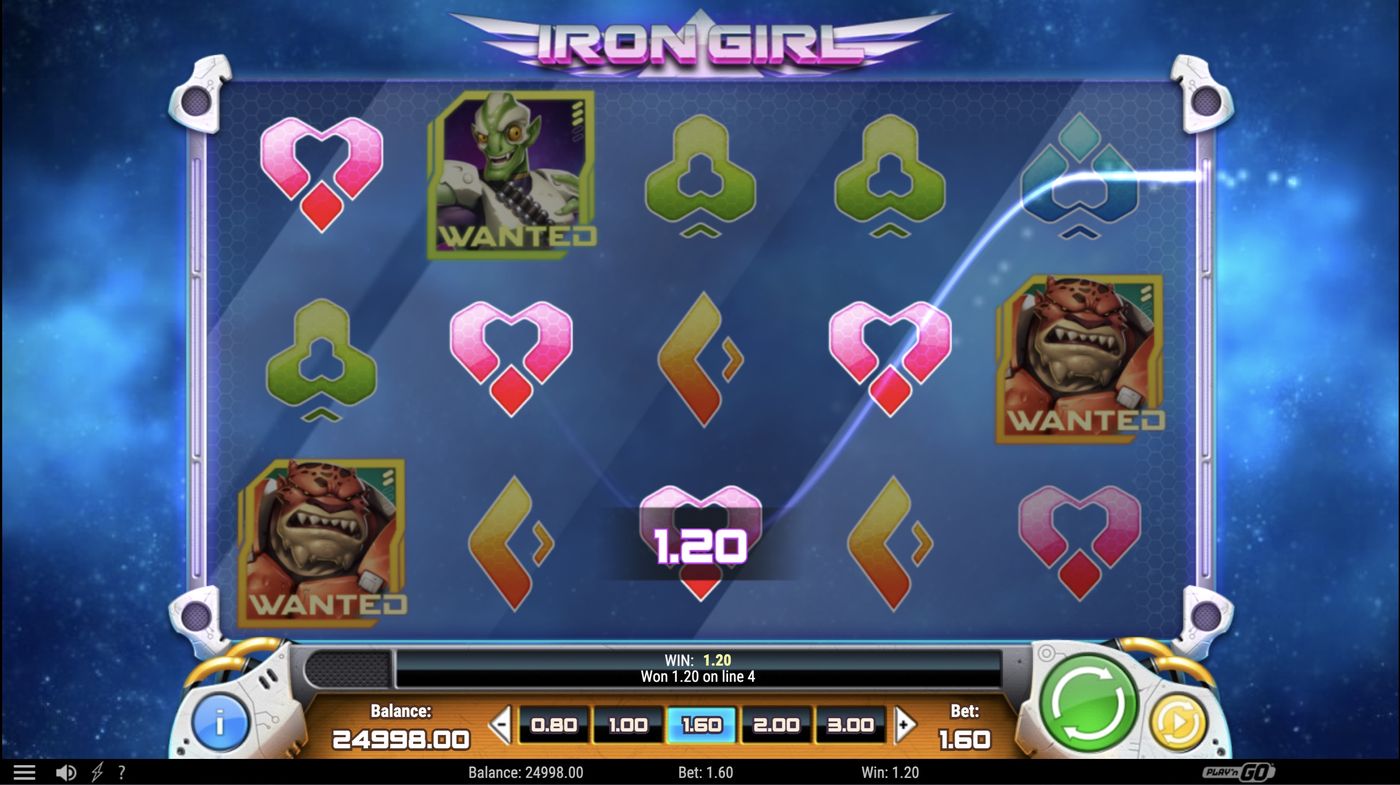The image size is (1400, 785).
Task: Open game help via the question mark icon
Action: click(x=122, y=771)
